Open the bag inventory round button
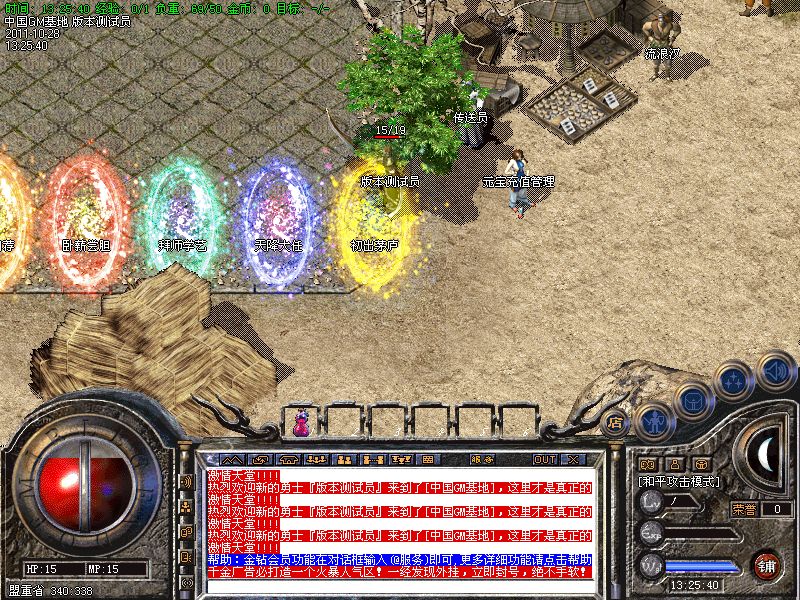 692,401
